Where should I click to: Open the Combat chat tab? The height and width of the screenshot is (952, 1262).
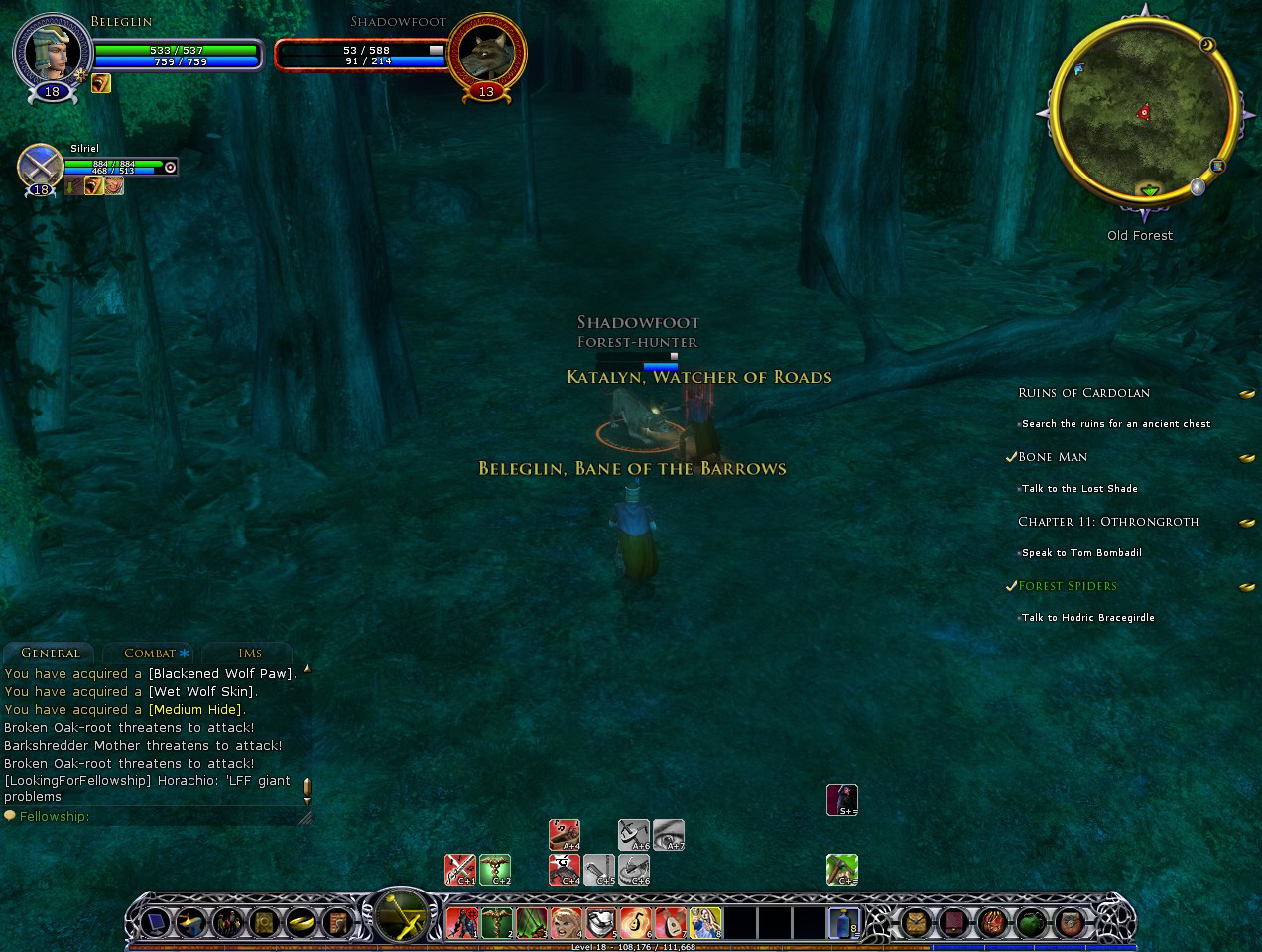[x=150, y=653]
